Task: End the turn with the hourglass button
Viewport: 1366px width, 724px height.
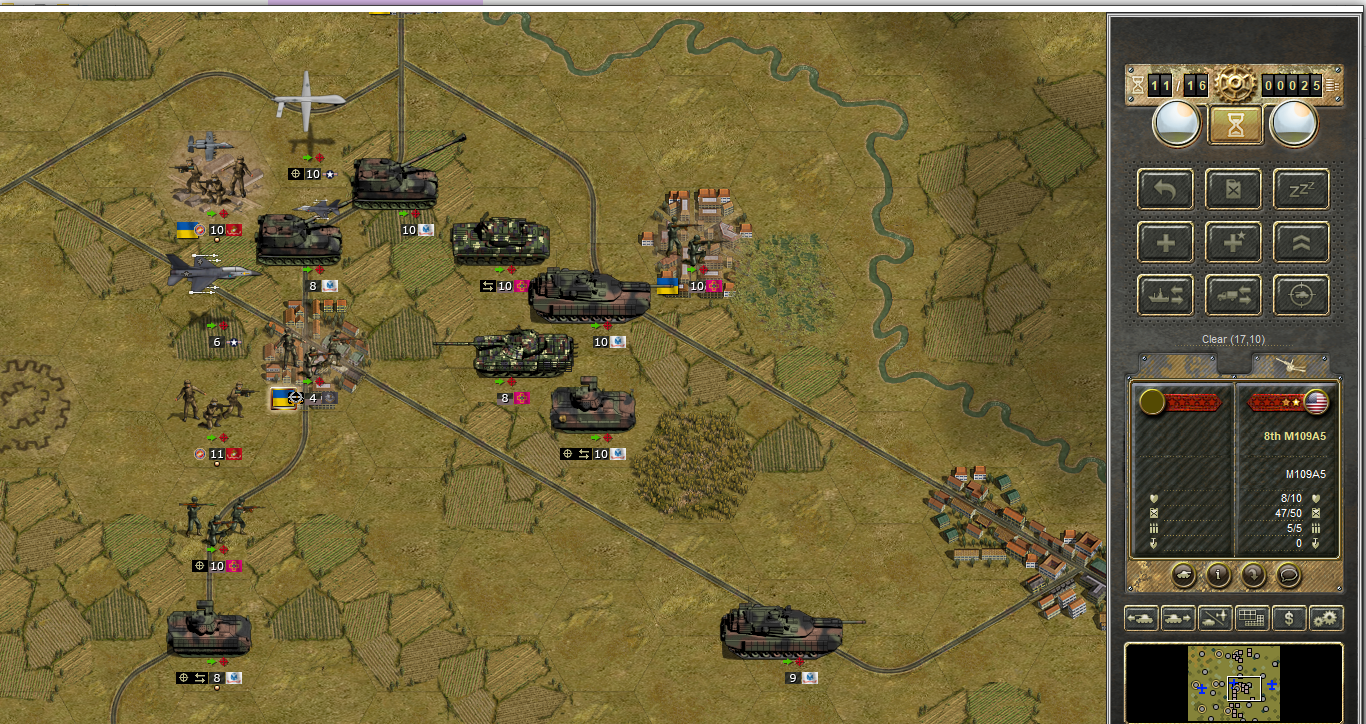Action: 1233,125
